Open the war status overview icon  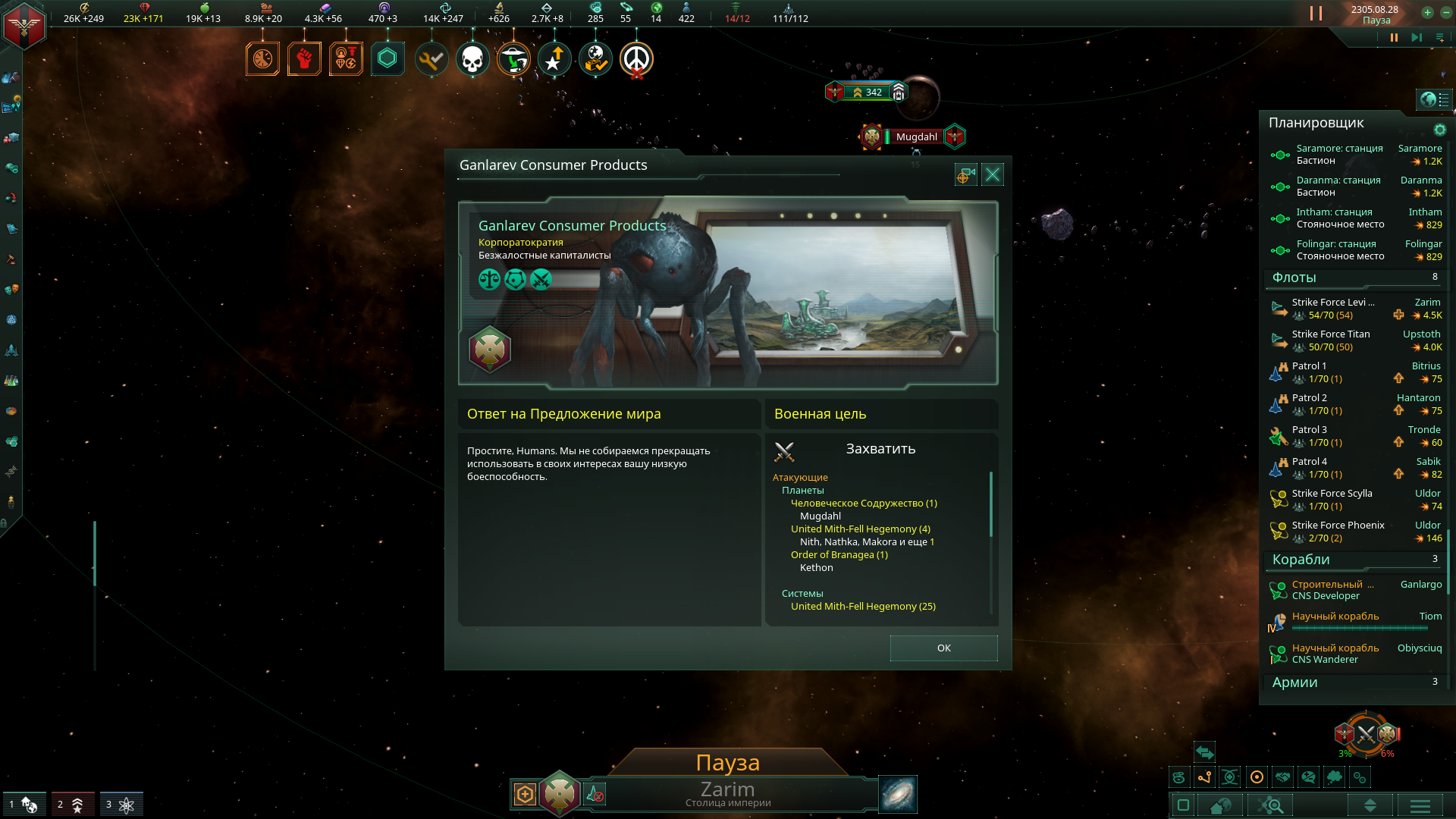(x=1366, y=734)
